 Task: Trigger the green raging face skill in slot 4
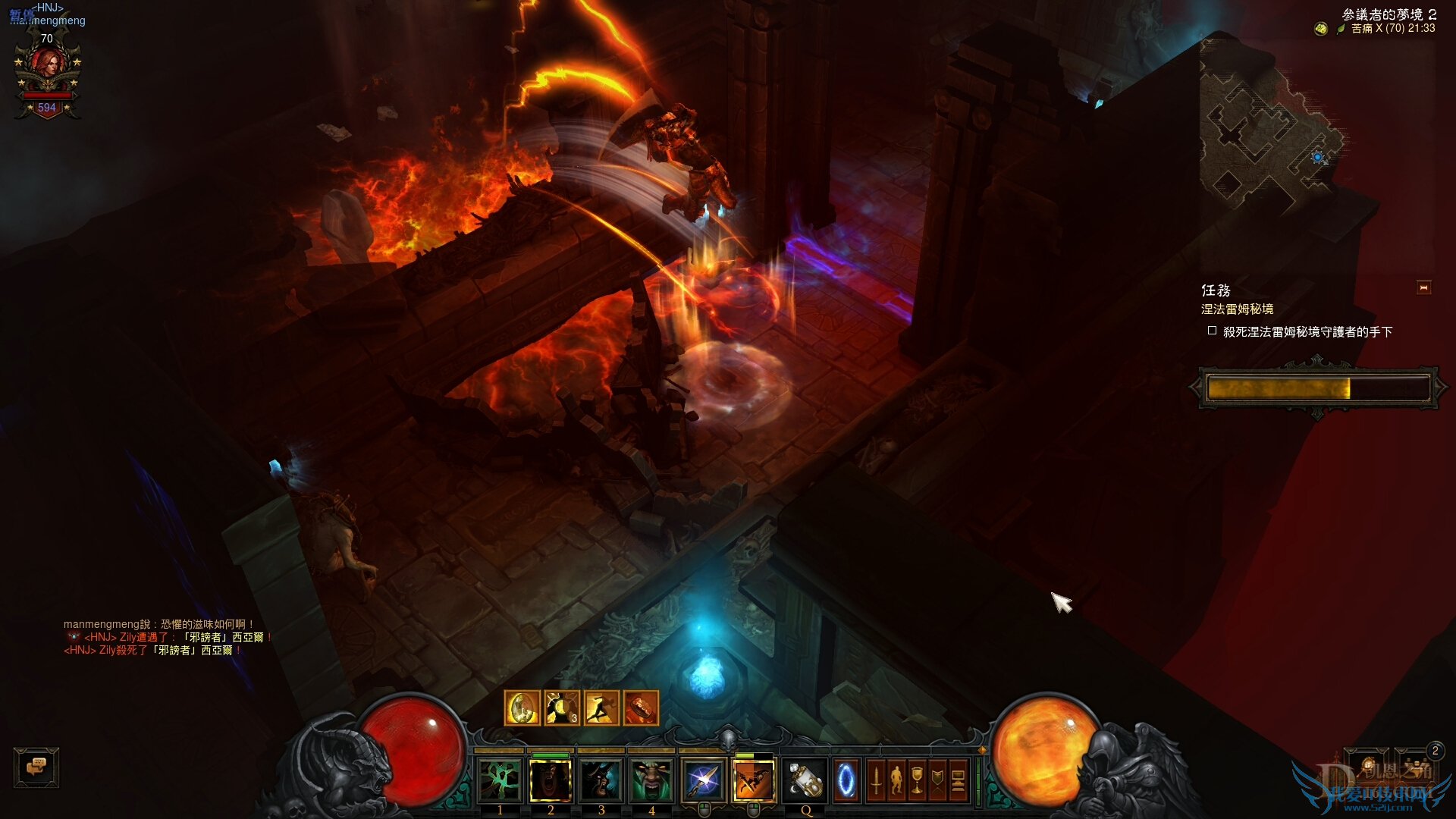651,780
